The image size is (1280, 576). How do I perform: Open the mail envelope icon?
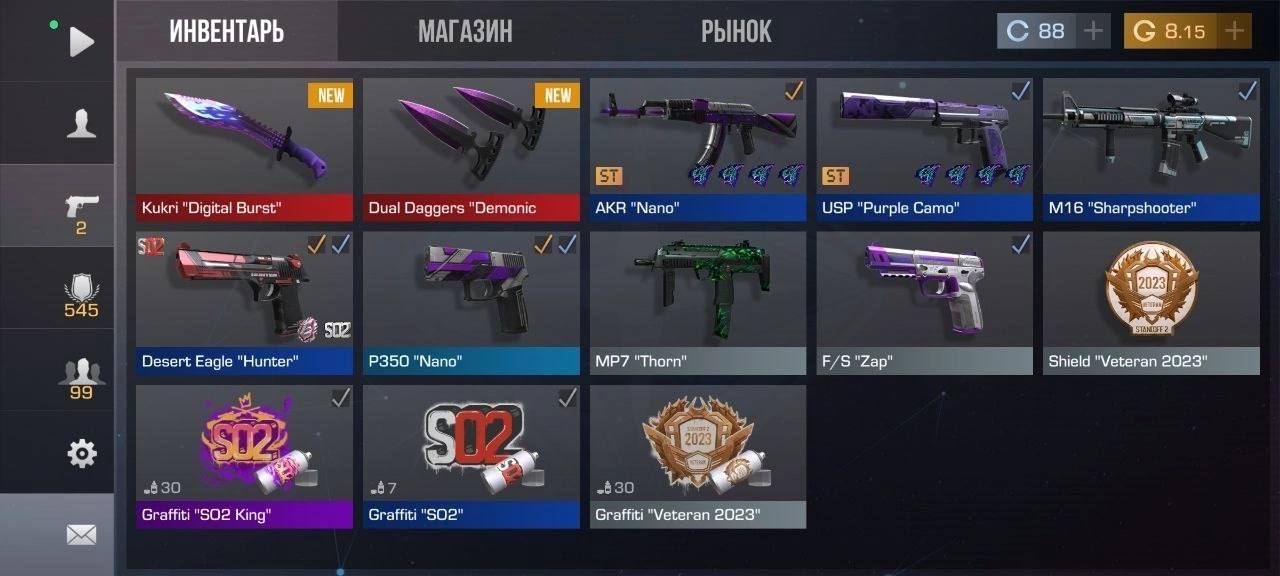tap(81, 535)
